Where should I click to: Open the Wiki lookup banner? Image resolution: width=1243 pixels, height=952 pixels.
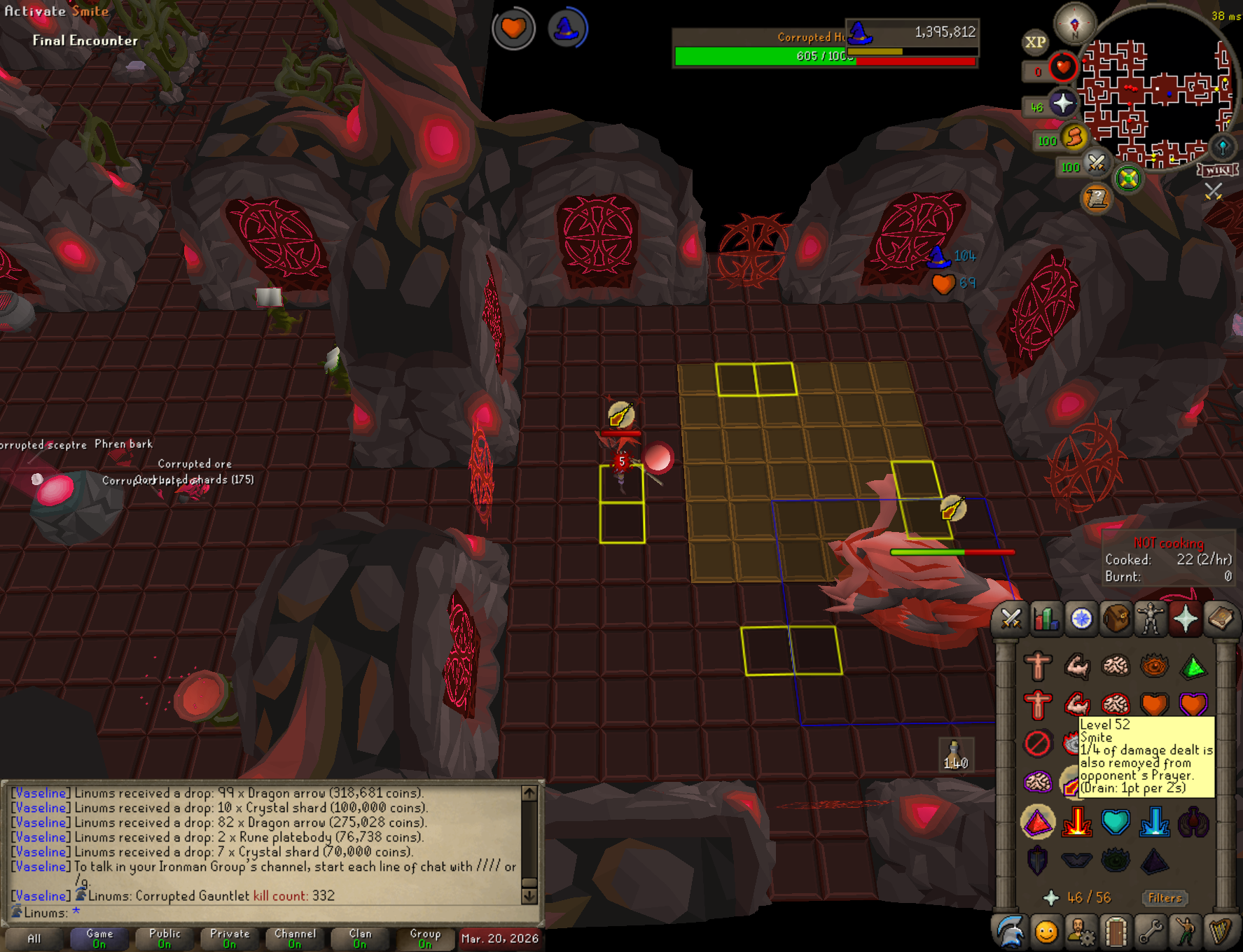[1218, 170]
